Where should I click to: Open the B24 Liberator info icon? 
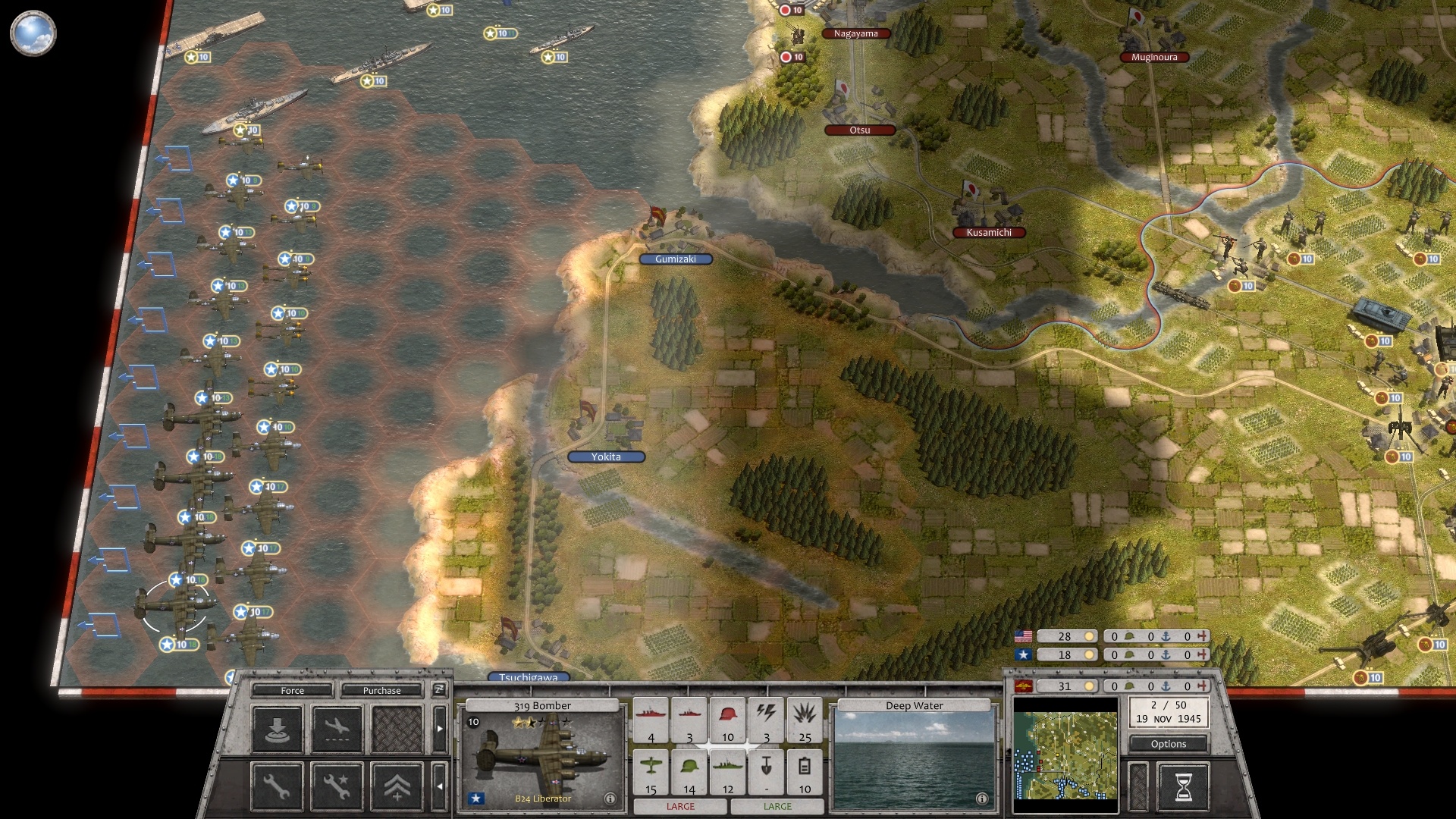pos(611,798)
